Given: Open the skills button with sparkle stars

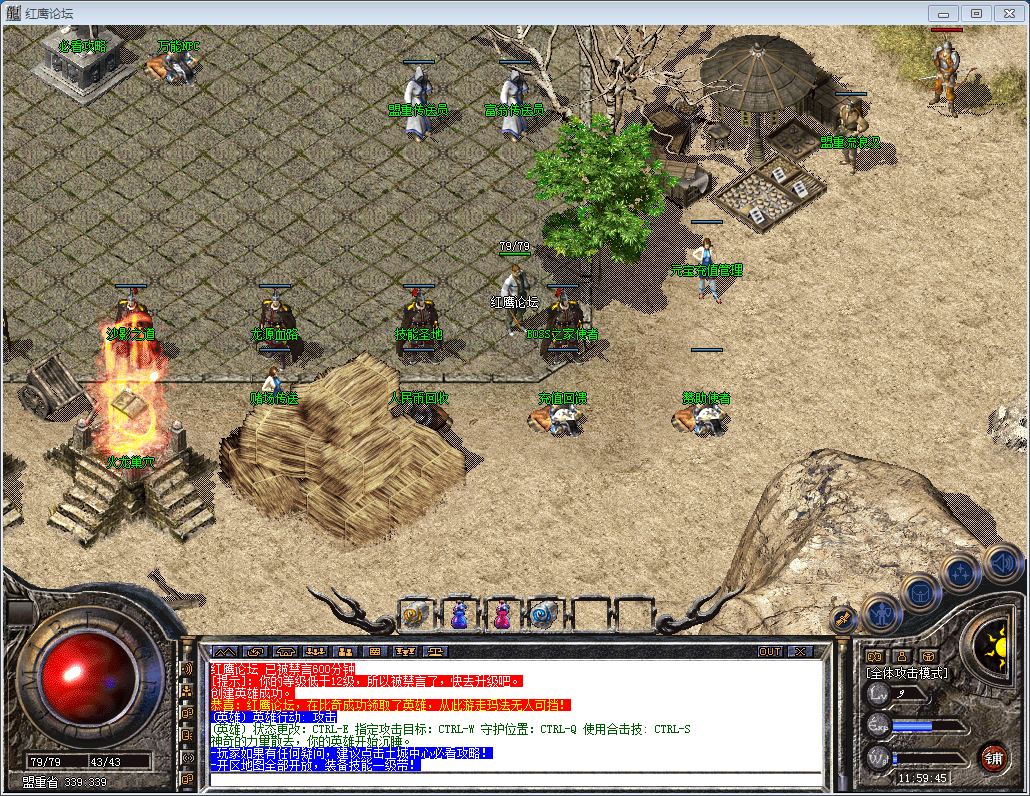Looking at the screenshot, I should [x=960, y=573].
